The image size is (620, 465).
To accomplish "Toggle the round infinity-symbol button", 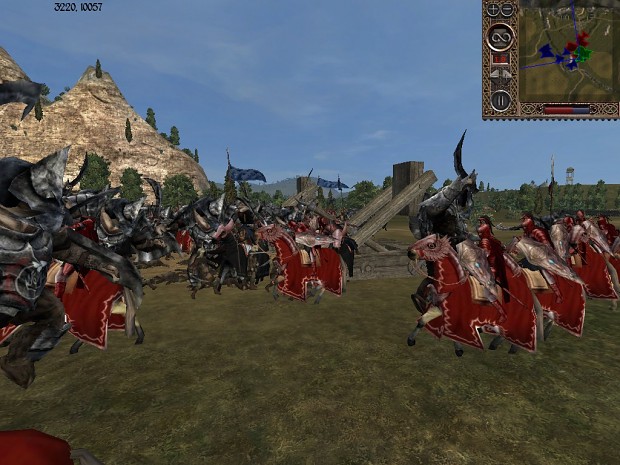I will 500,36.
